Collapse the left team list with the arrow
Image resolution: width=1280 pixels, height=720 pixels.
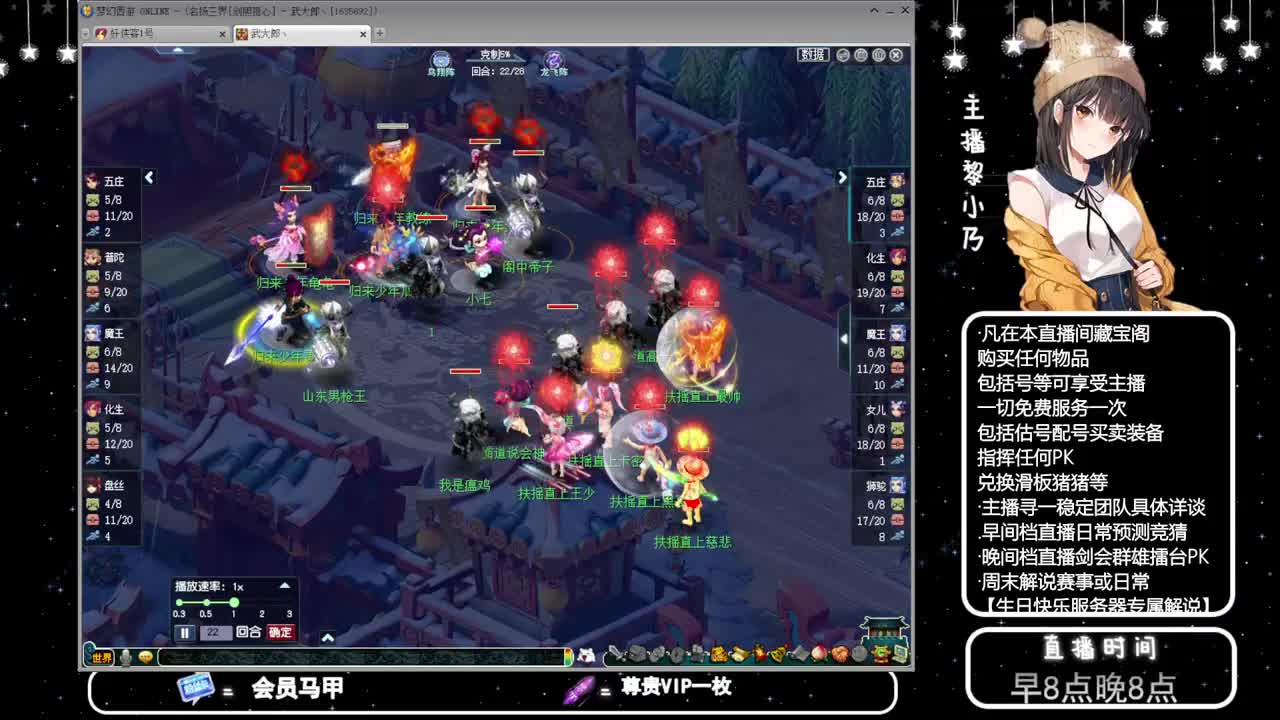pos(148,178)
